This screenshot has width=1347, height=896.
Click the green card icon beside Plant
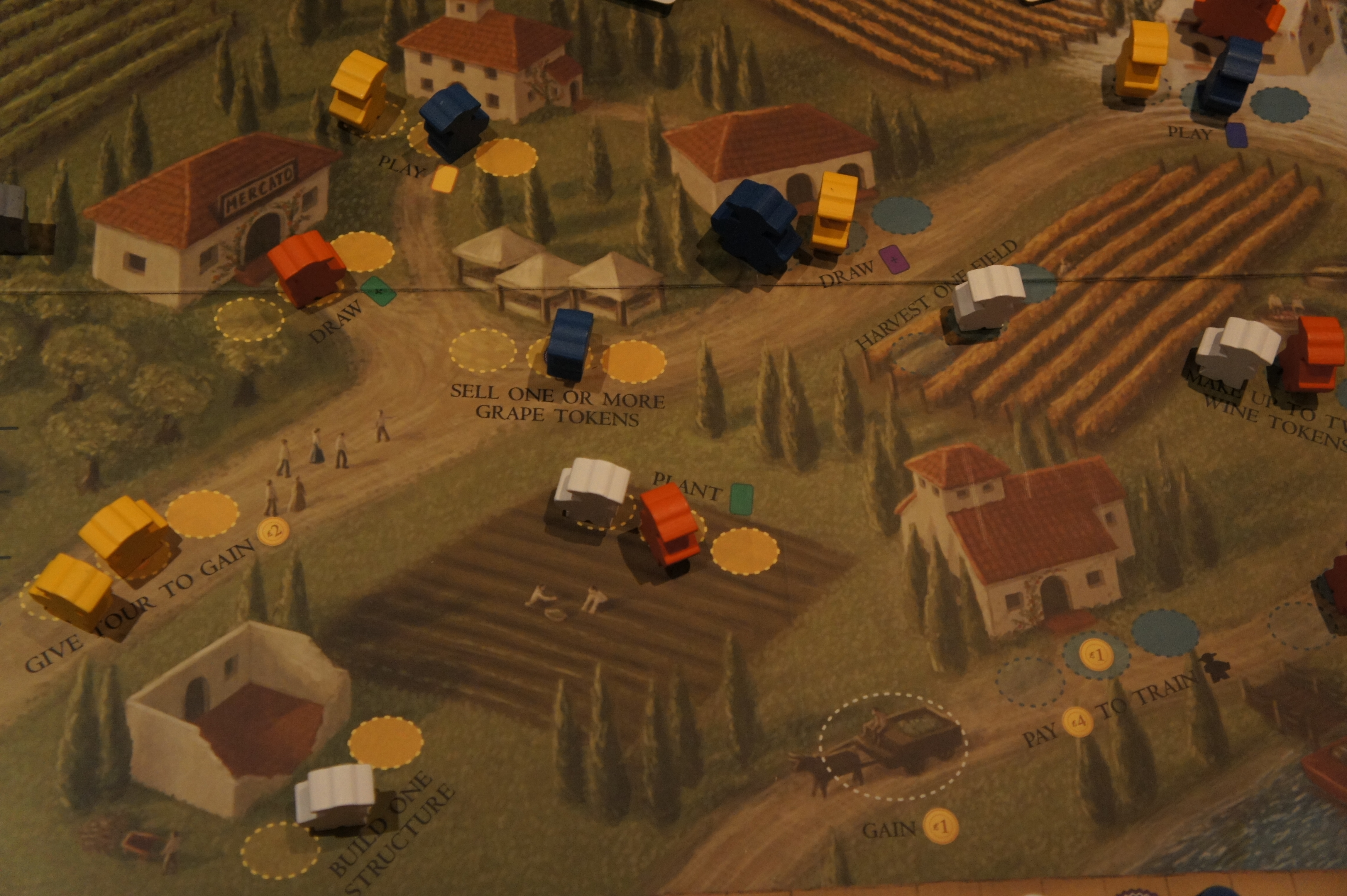742,498
